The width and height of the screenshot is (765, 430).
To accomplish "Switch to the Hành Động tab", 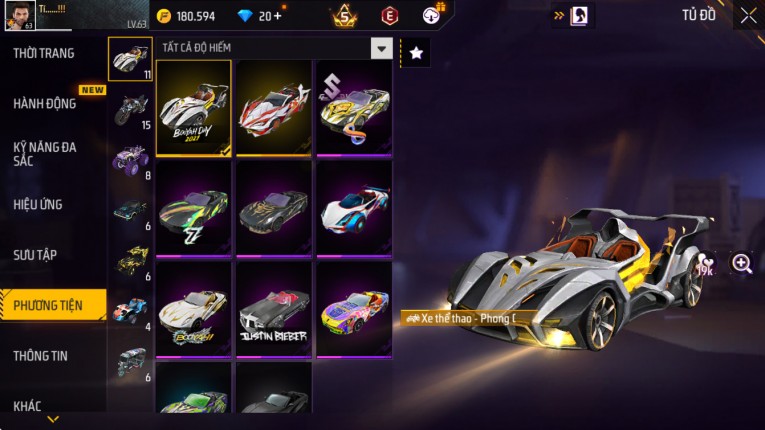I will click(44, 103).
